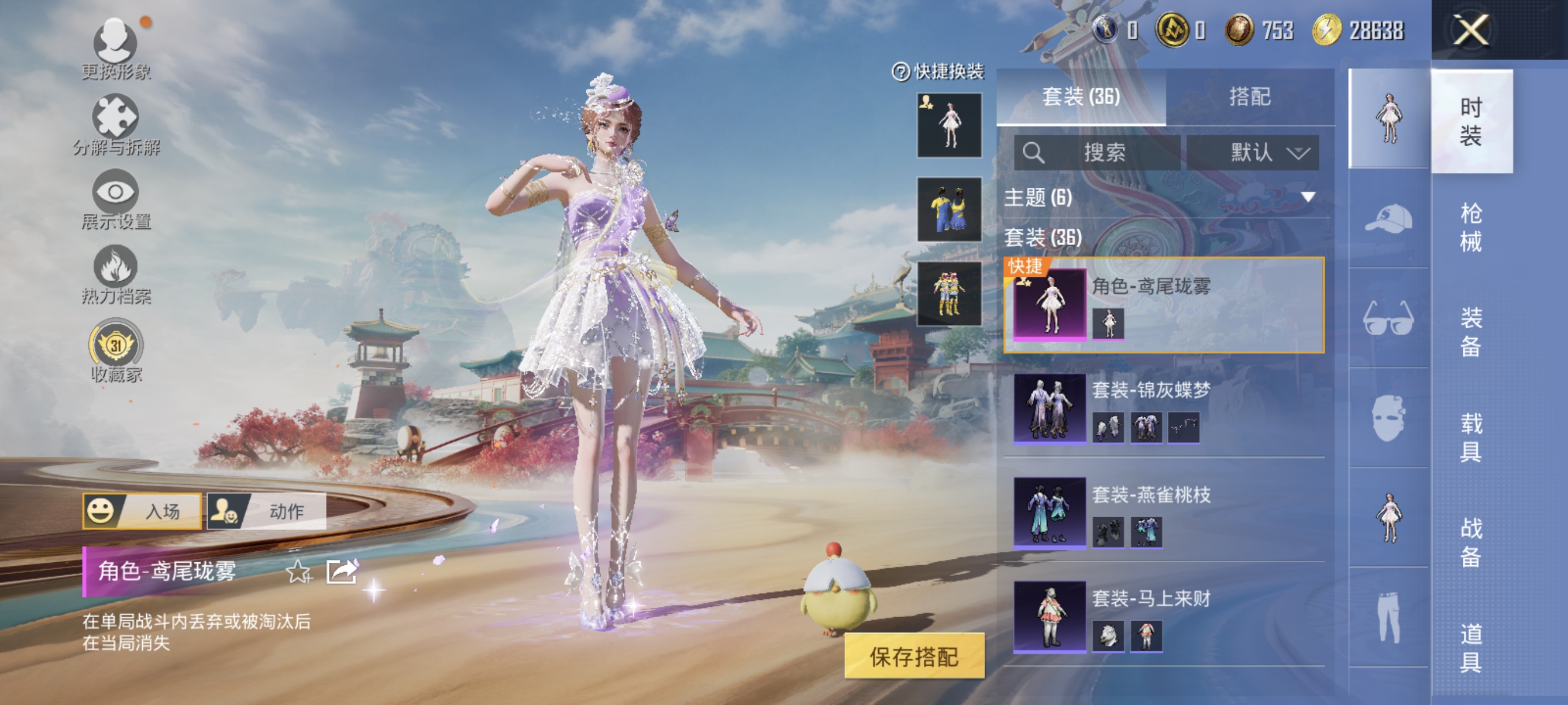Open 热力档案 heat archive
Viewport: 1568px width, 705px height.
pyautogui.click(x=116, y=274)
